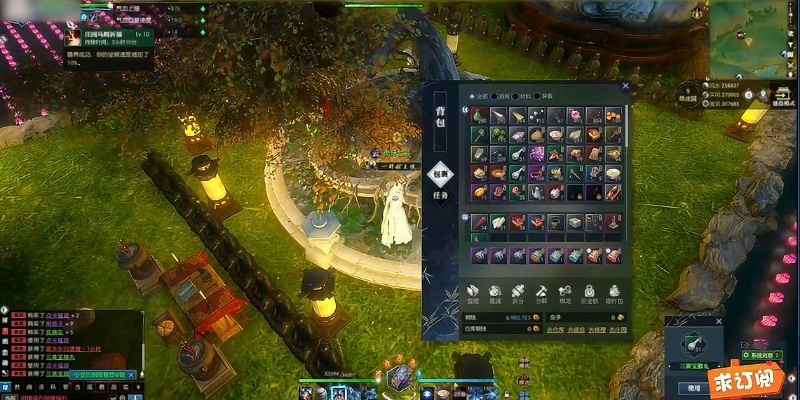Click the 整理 sort button in the bag
This screenshot has width=800, height=400.
[474, 294]
